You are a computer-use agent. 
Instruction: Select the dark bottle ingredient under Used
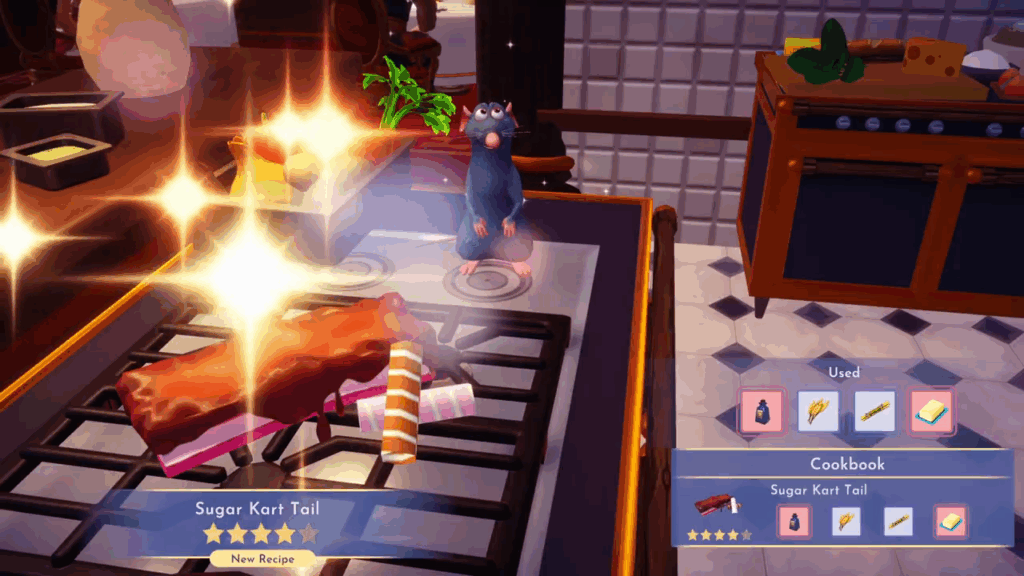(x=761, y=411)
